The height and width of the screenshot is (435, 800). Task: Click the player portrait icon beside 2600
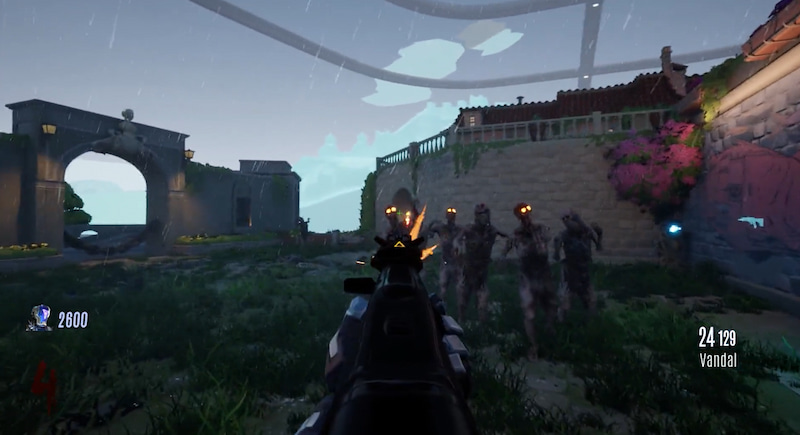[40, 318]
